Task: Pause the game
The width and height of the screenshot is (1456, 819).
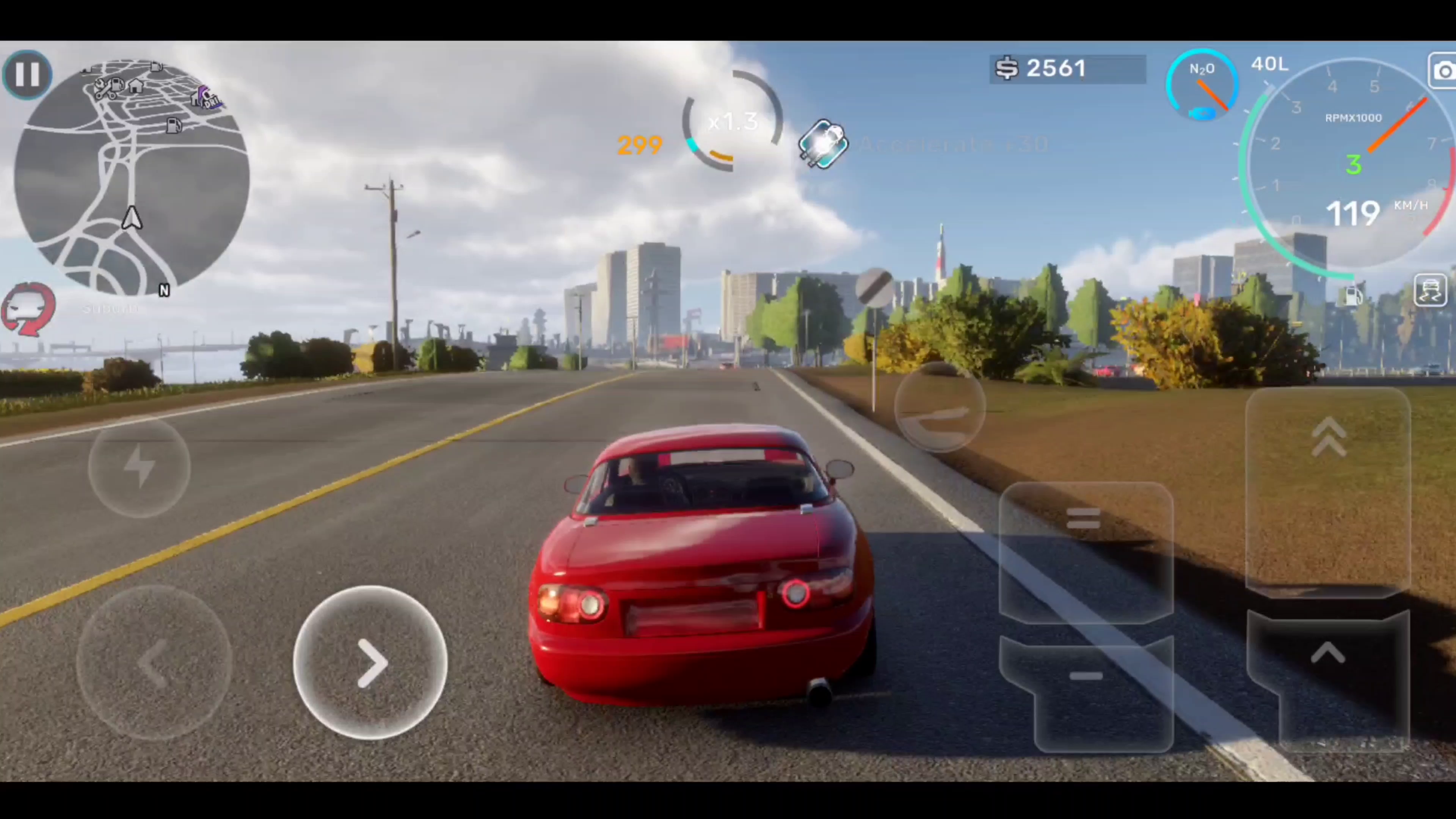Action: (27, 74)
